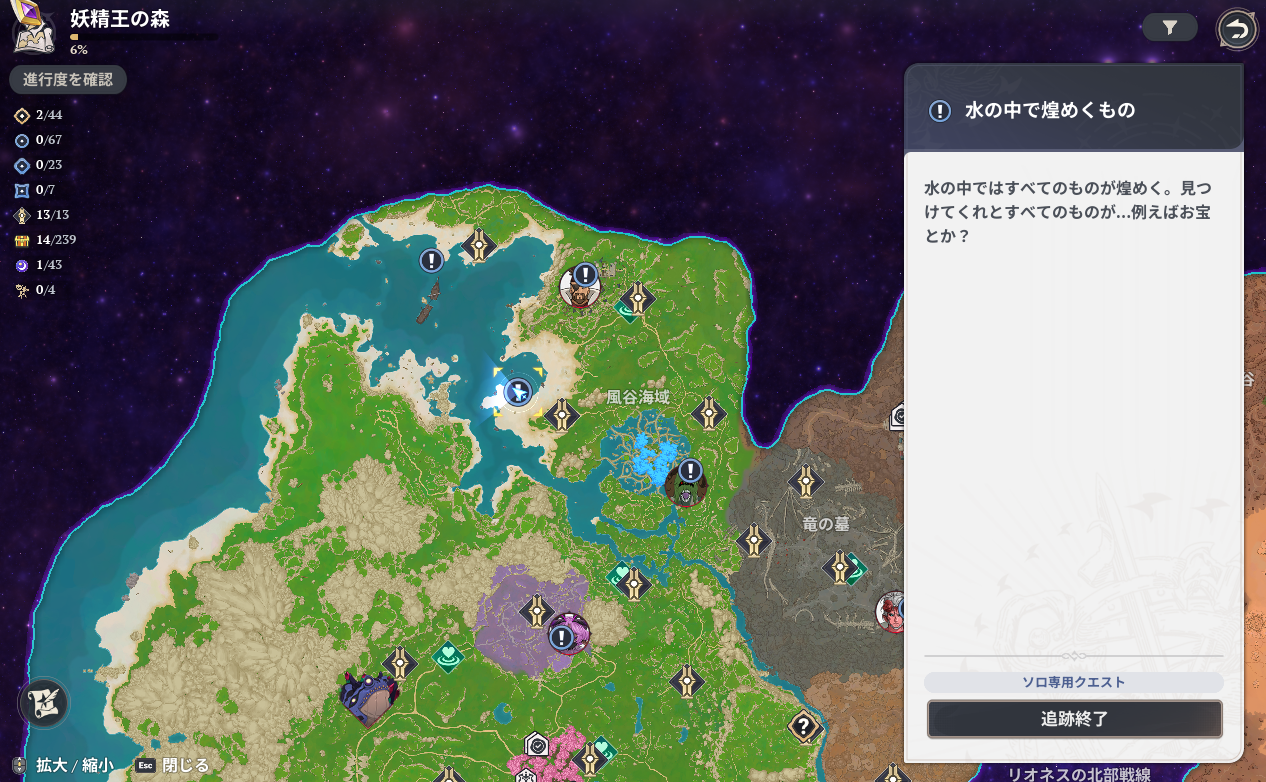Stop tracking with the 追跡終了 button

(x=1074, y=719)
